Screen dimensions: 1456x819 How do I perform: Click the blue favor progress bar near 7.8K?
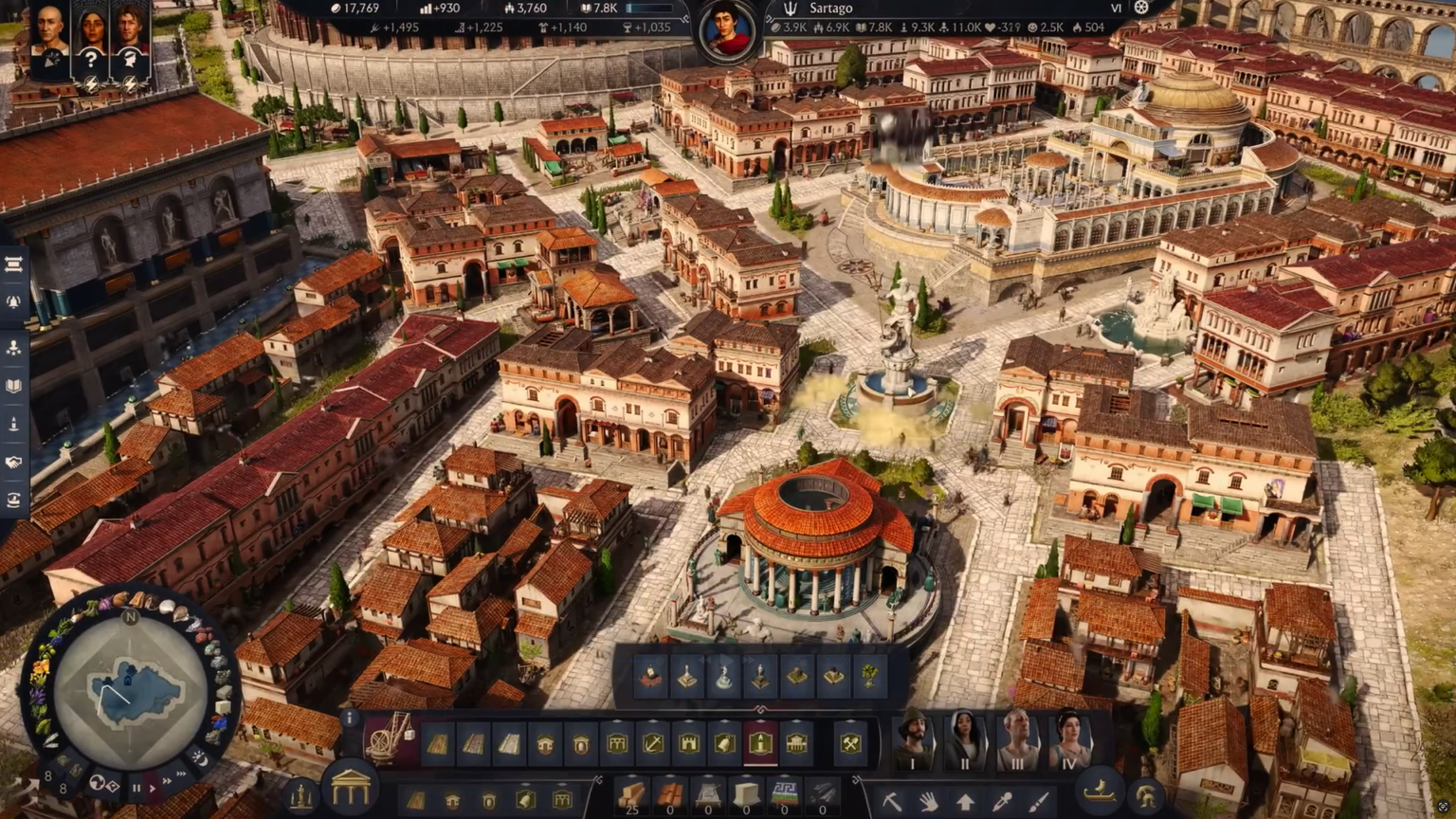pos(648,8)
